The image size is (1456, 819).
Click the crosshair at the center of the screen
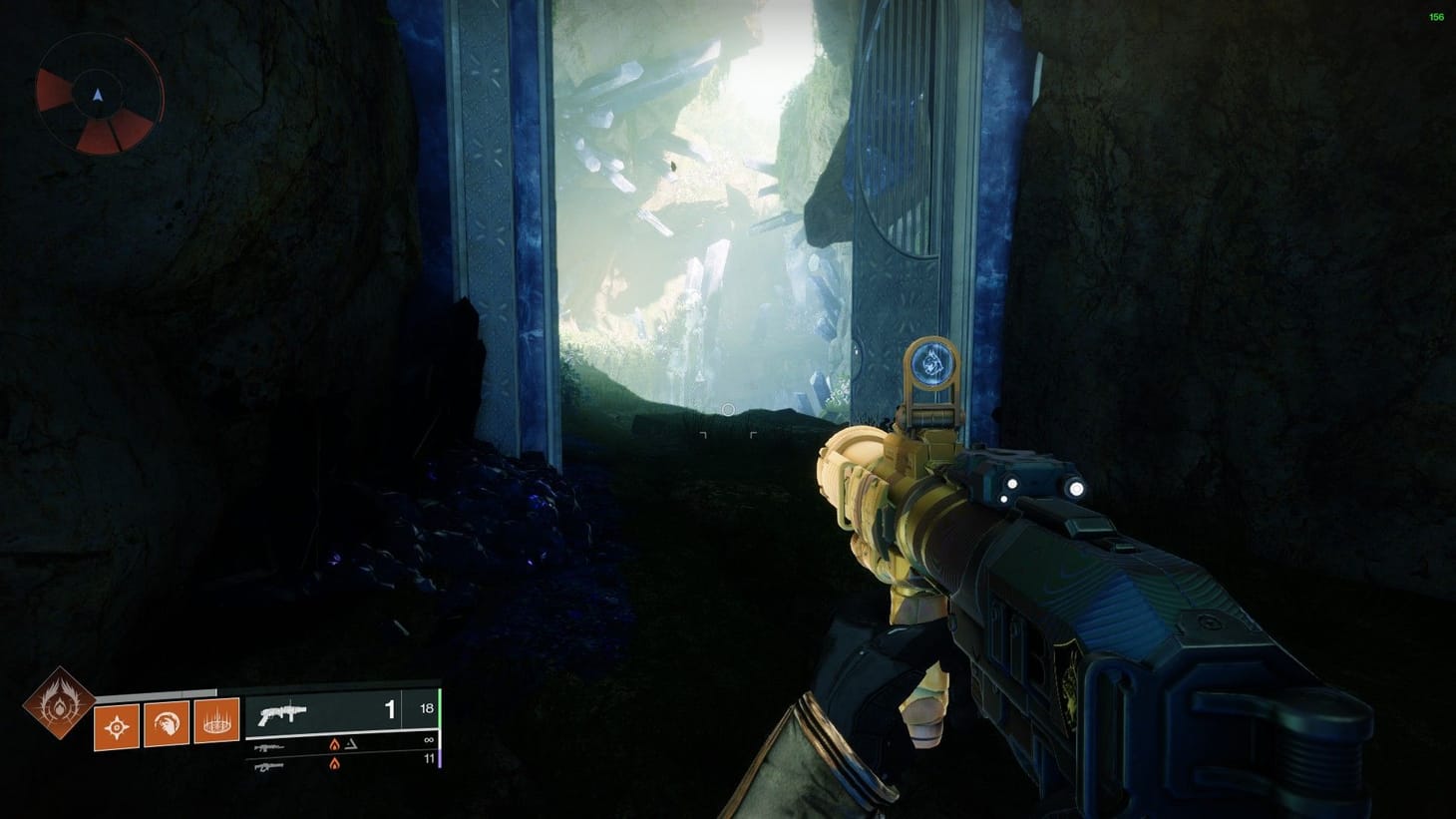click(729, 409)
